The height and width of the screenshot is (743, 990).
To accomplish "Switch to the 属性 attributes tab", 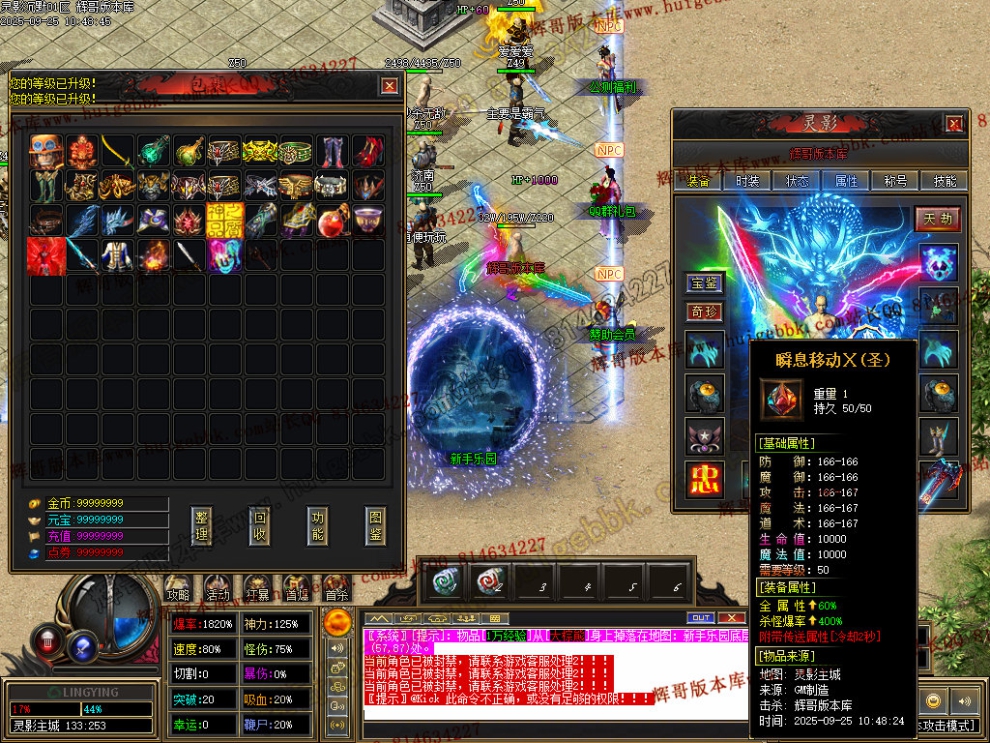I will click(x=845, y=181).
